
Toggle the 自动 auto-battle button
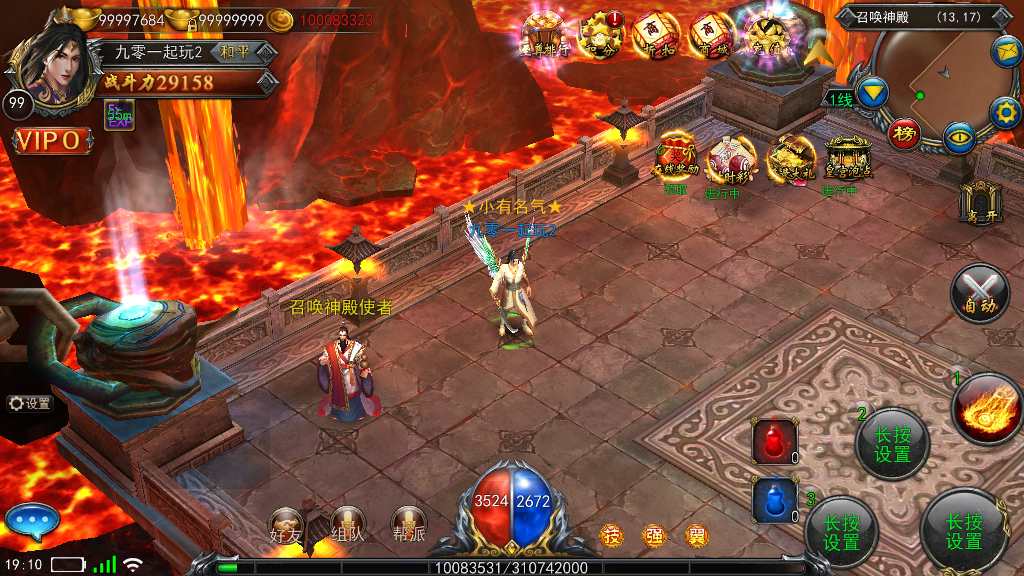point(981,293)
